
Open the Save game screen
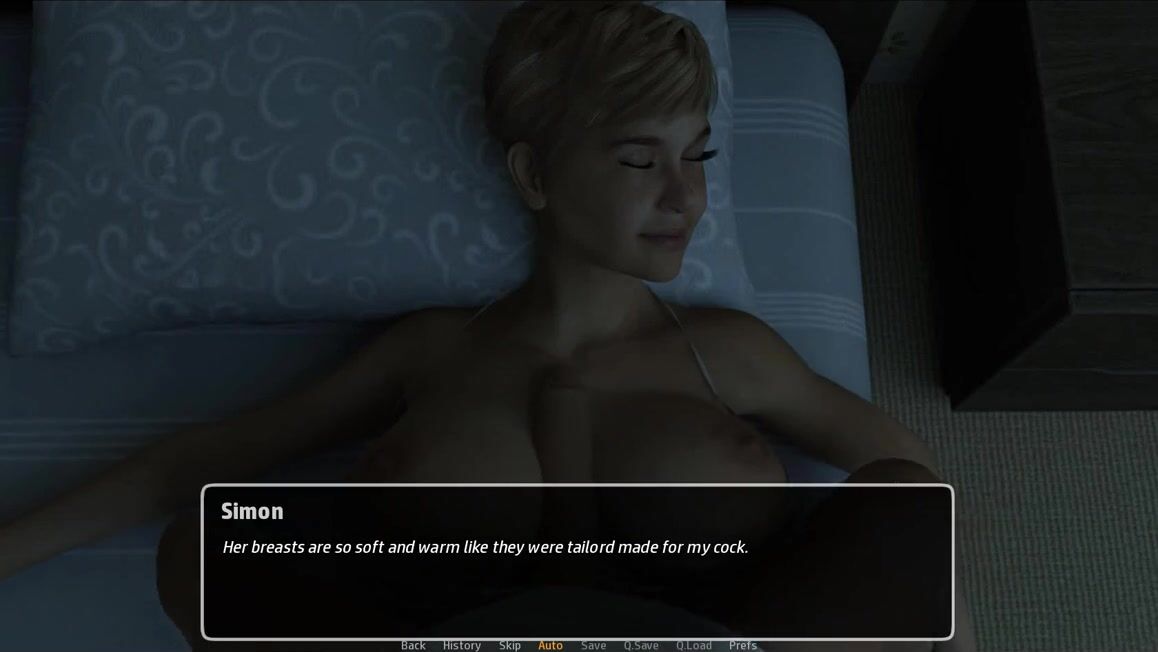point(594,645)
